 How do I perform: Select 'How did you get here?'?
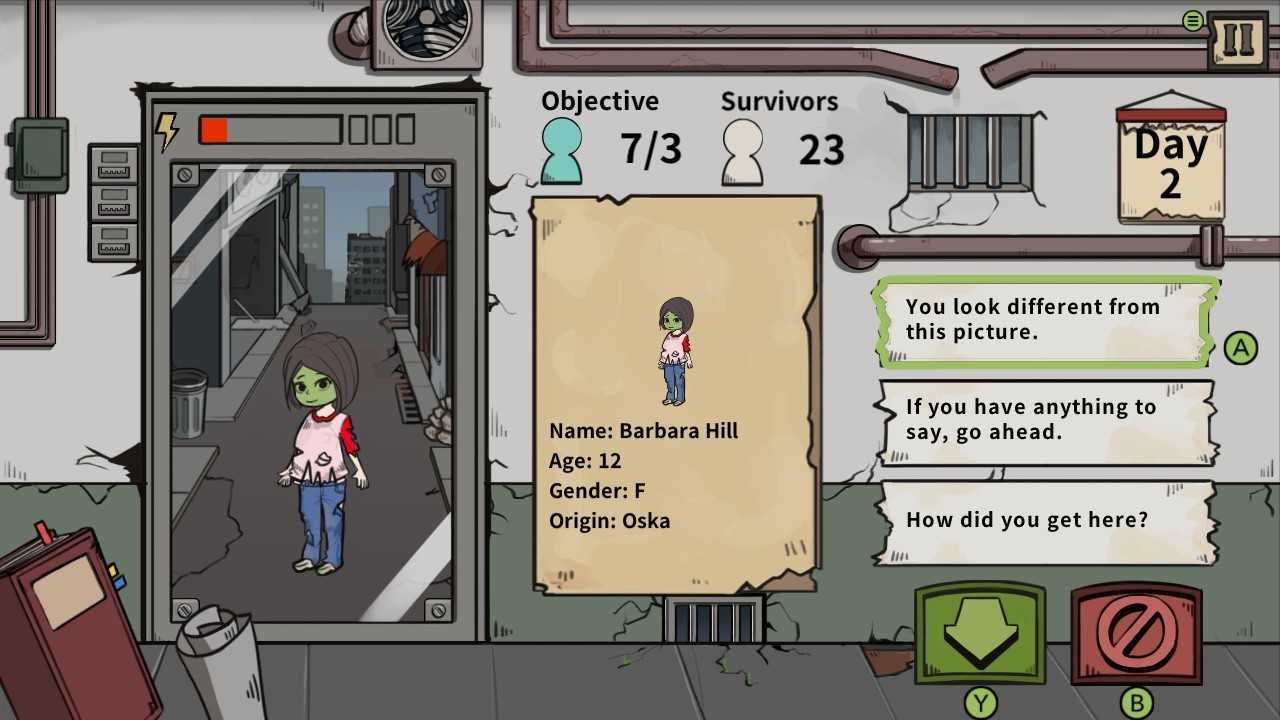point(1043,520)
